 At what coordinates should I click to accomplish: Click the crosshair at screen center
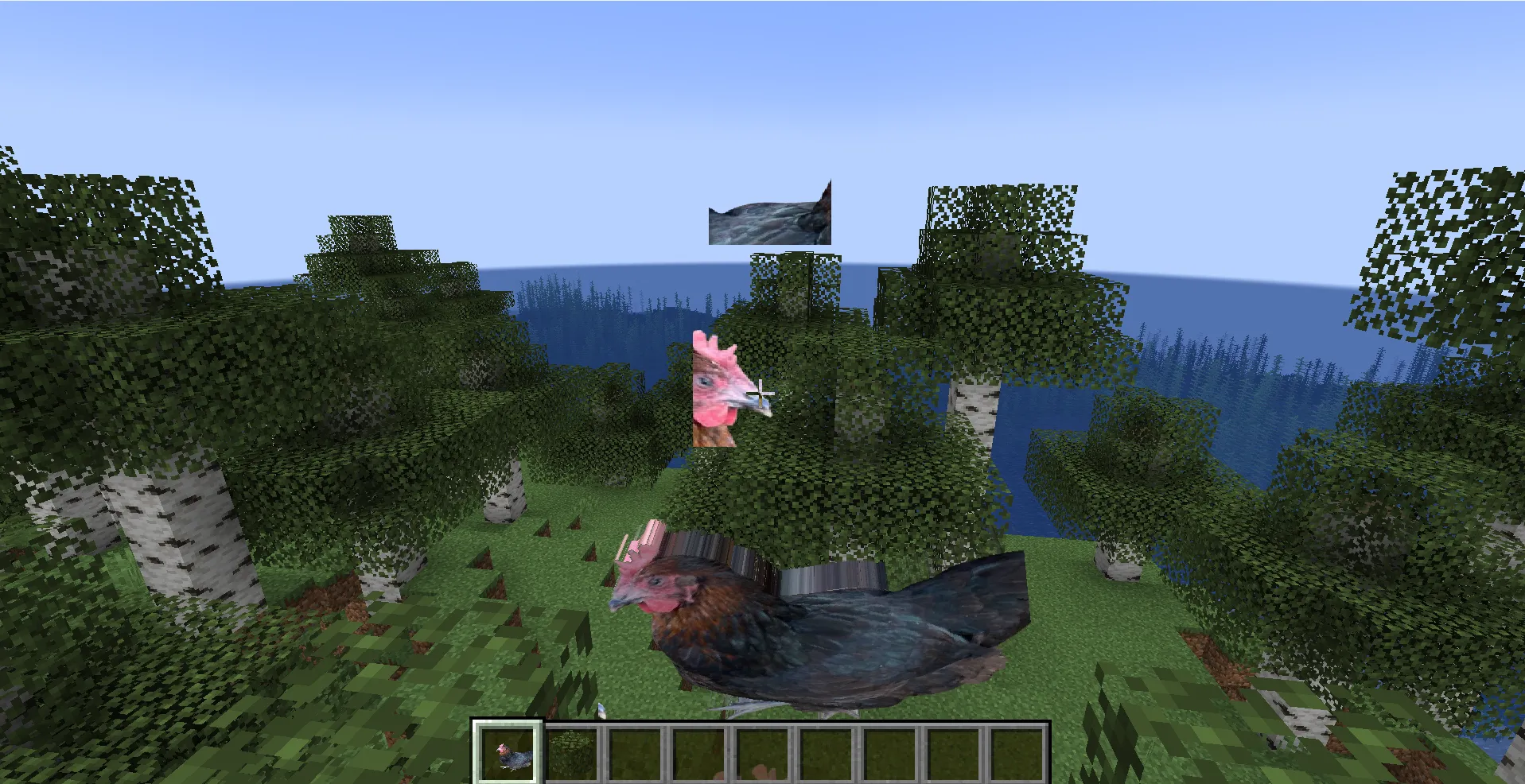tap(762, 392)
